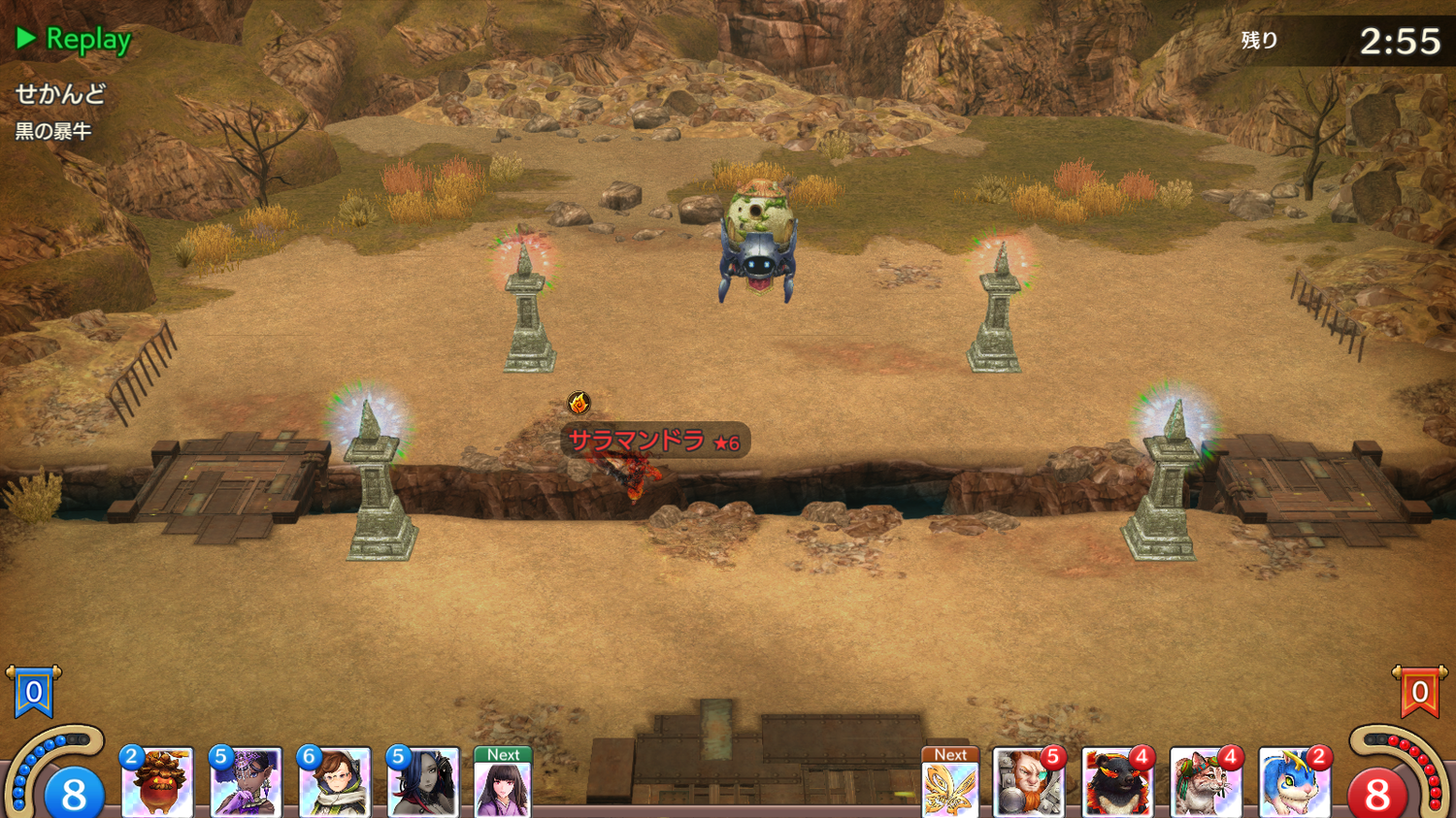Screen dimensions: 1456x818
Task: Click the black-haired girl Next card
Action: (x=503, y=784)
